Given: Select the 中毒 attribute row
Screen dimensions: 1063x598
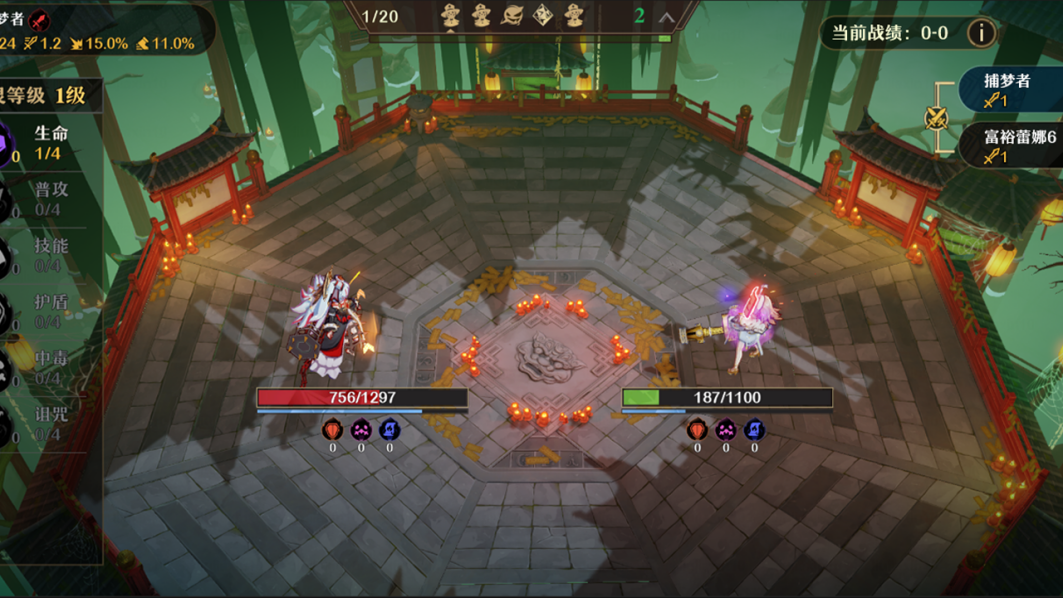Looking at the screenshot, I should tap(48, 367).
